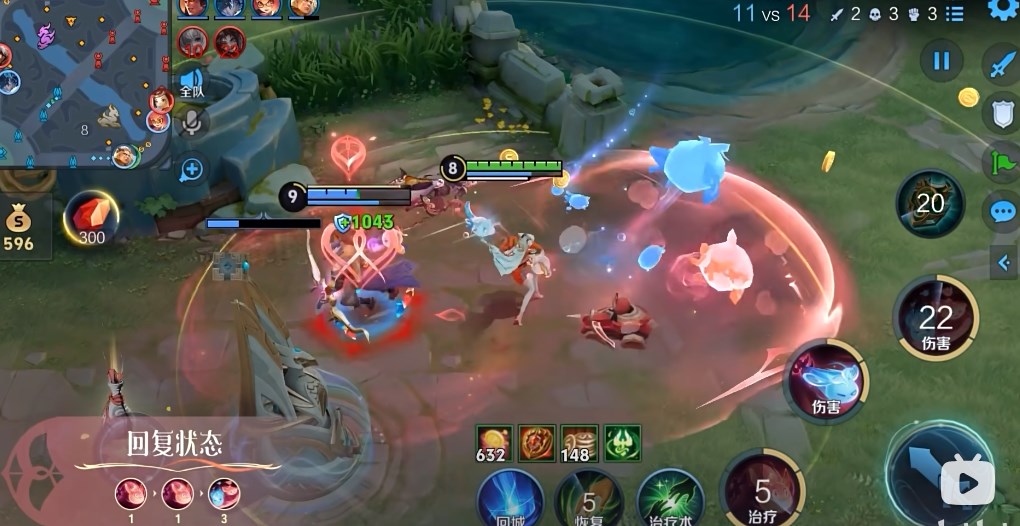1020x526 pixels.
Task: Open the settings gear
Action: pos(1001,9)
